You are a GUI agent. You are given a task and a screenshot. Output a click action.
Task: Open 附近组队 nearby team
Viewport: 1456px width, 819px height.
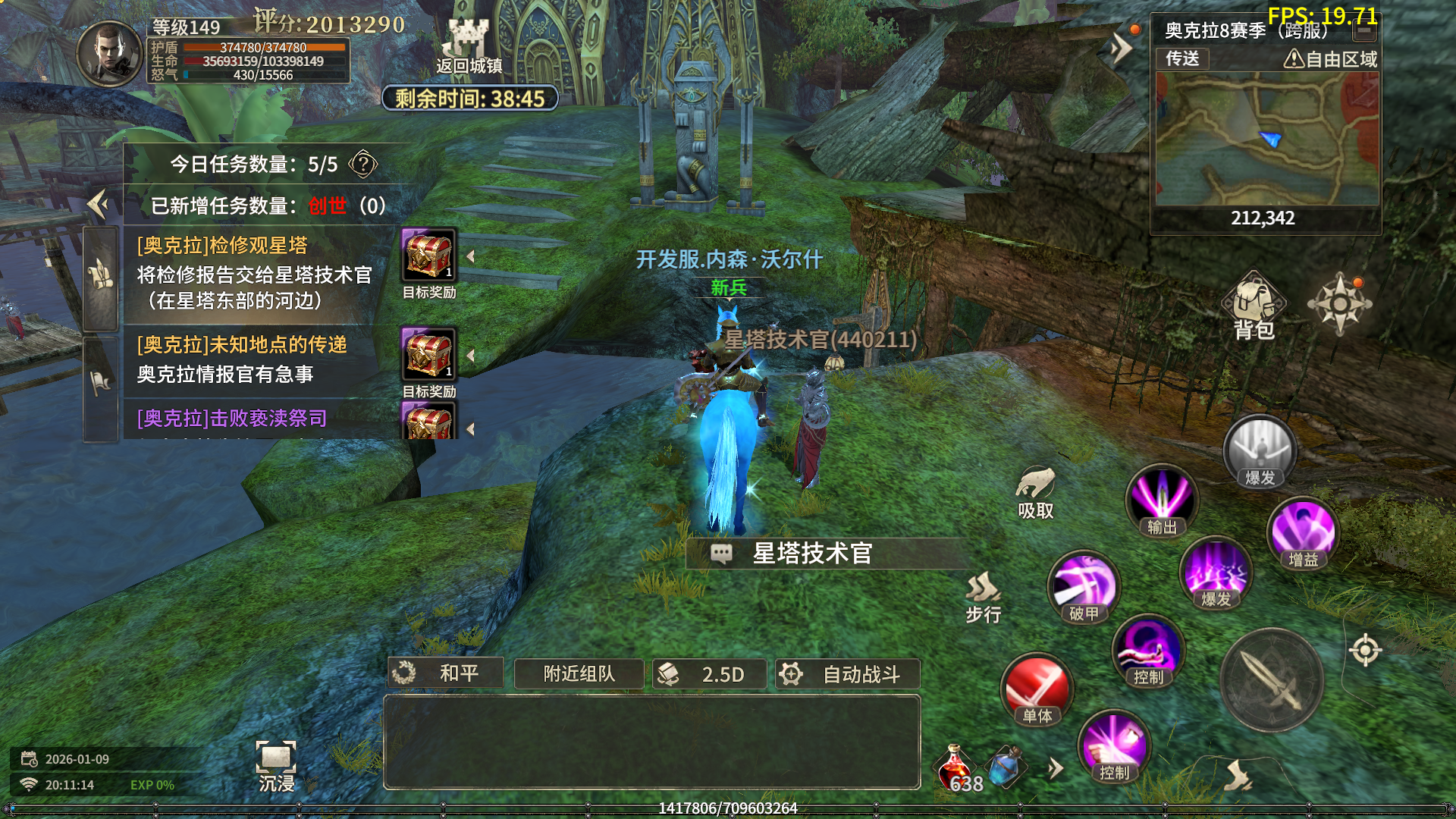(x=579, y=674)
